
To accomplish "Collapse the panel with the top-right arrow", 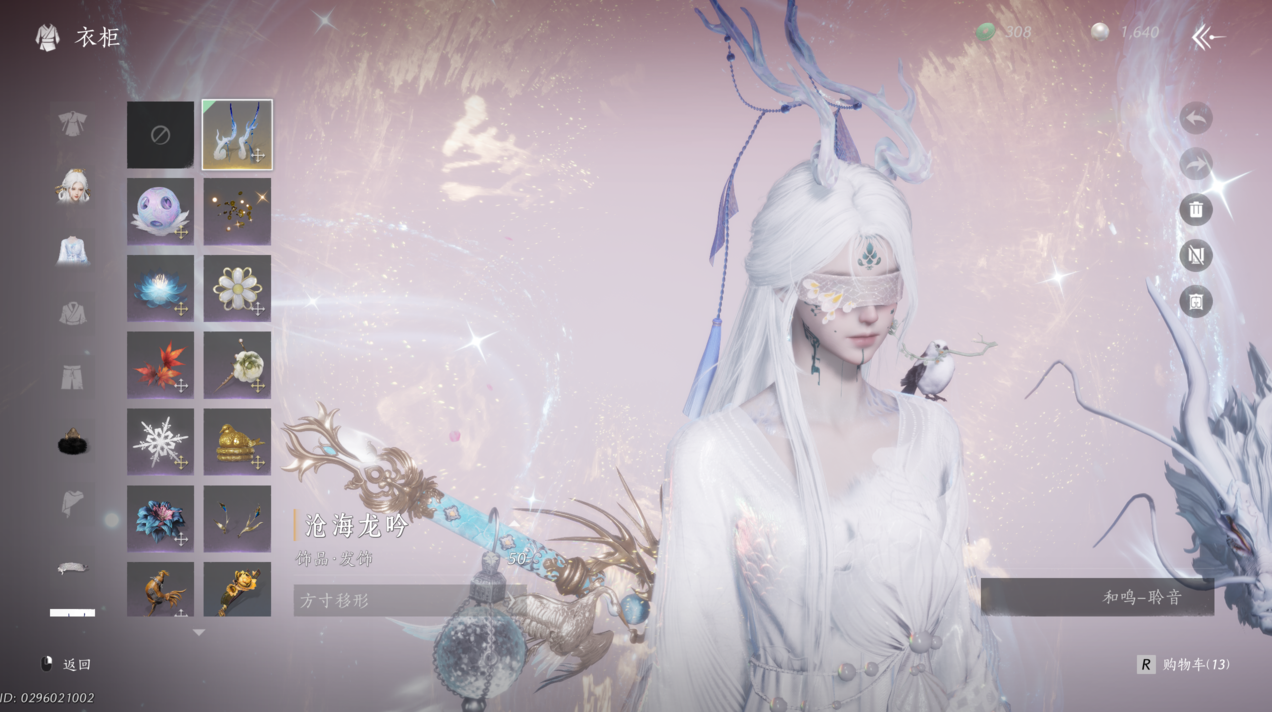I will click(1208, 38).
